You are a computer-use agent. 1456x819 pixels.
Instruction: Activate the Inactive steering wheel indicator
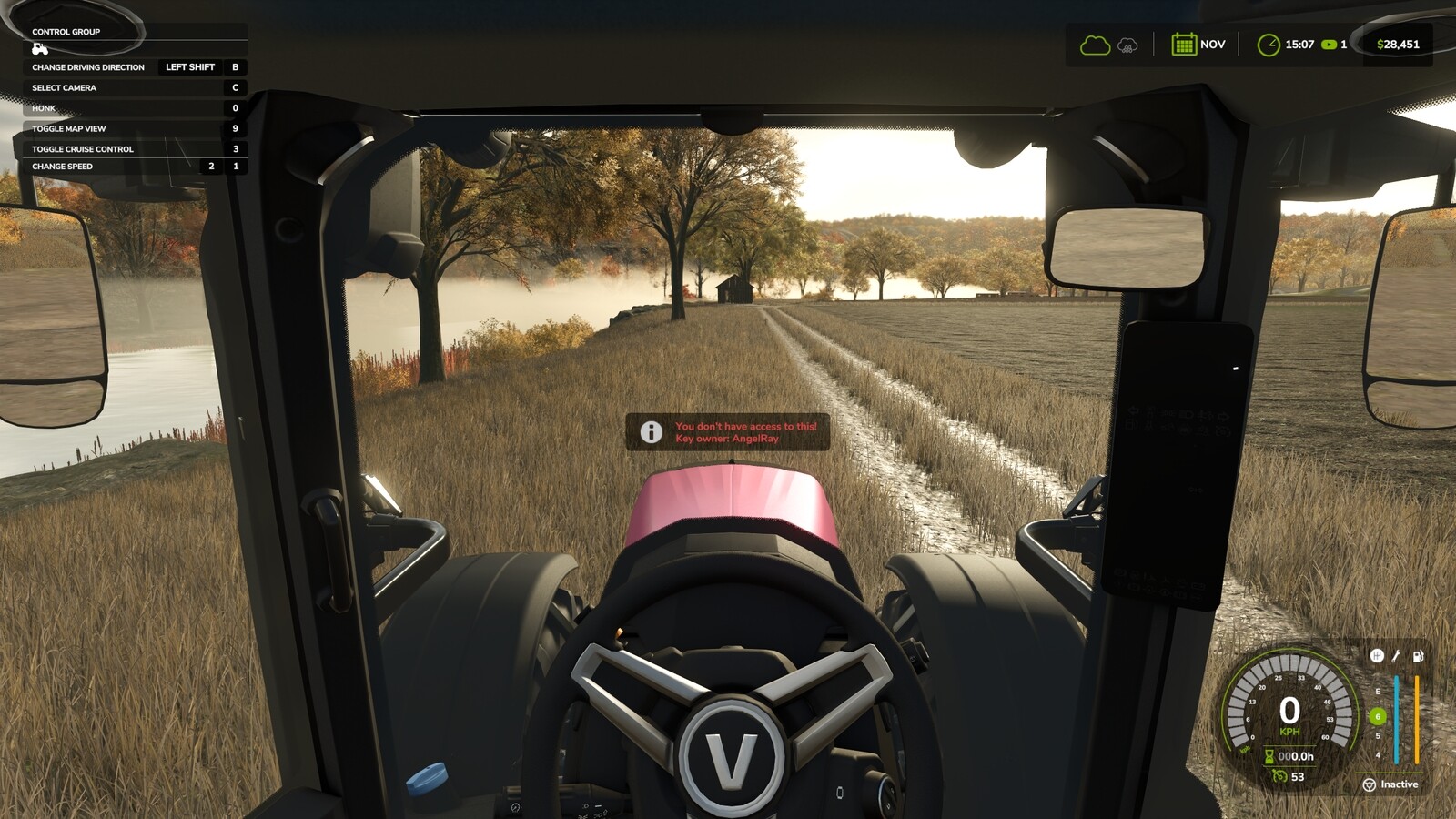tap(1370, 784)
